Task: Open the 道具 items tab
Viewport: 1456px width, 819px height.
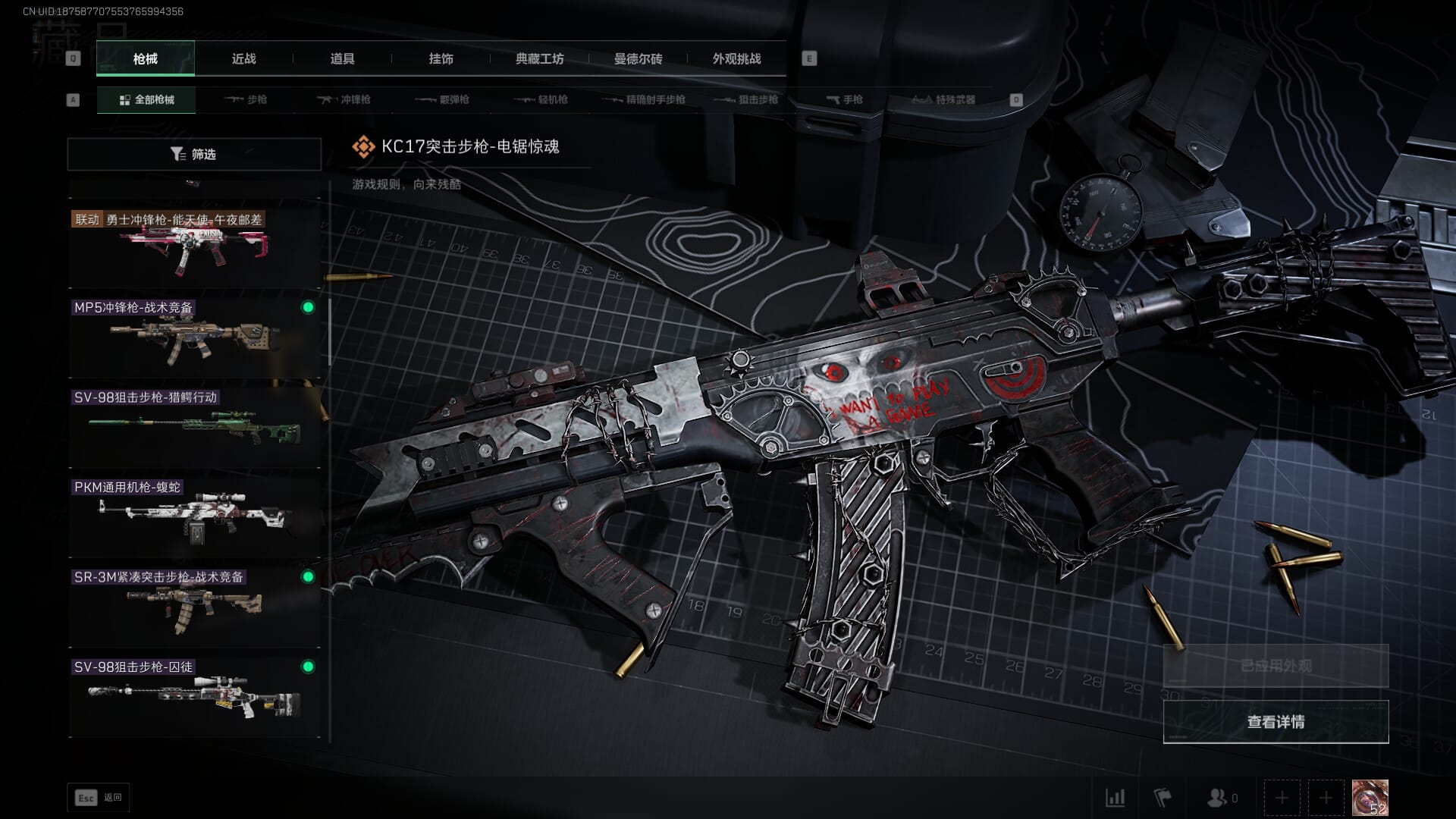Action: [x=342, y=59]
